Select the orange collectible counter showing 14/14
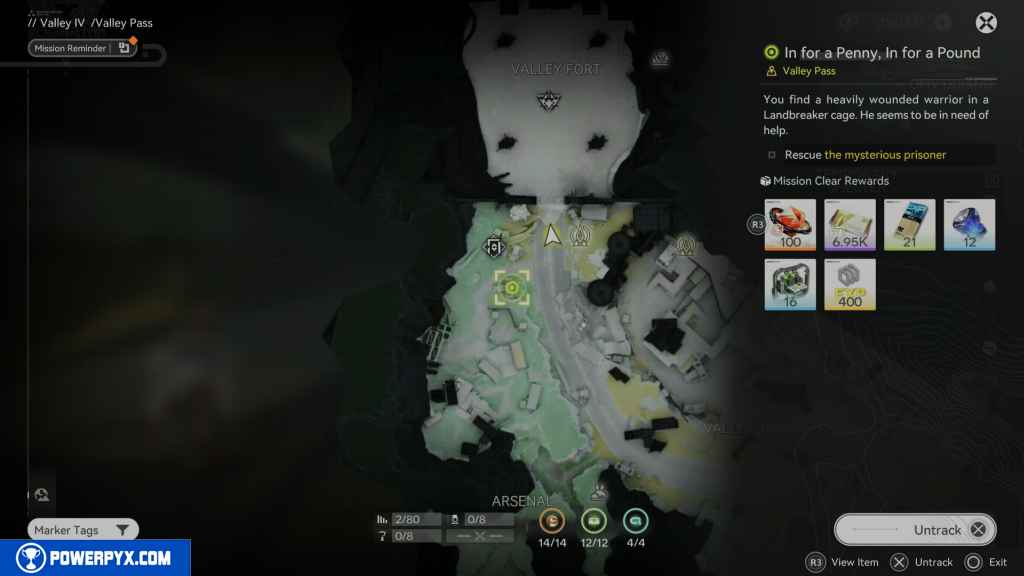The image size is (1024, 576). pyautogui.click(x=552, y=520)
